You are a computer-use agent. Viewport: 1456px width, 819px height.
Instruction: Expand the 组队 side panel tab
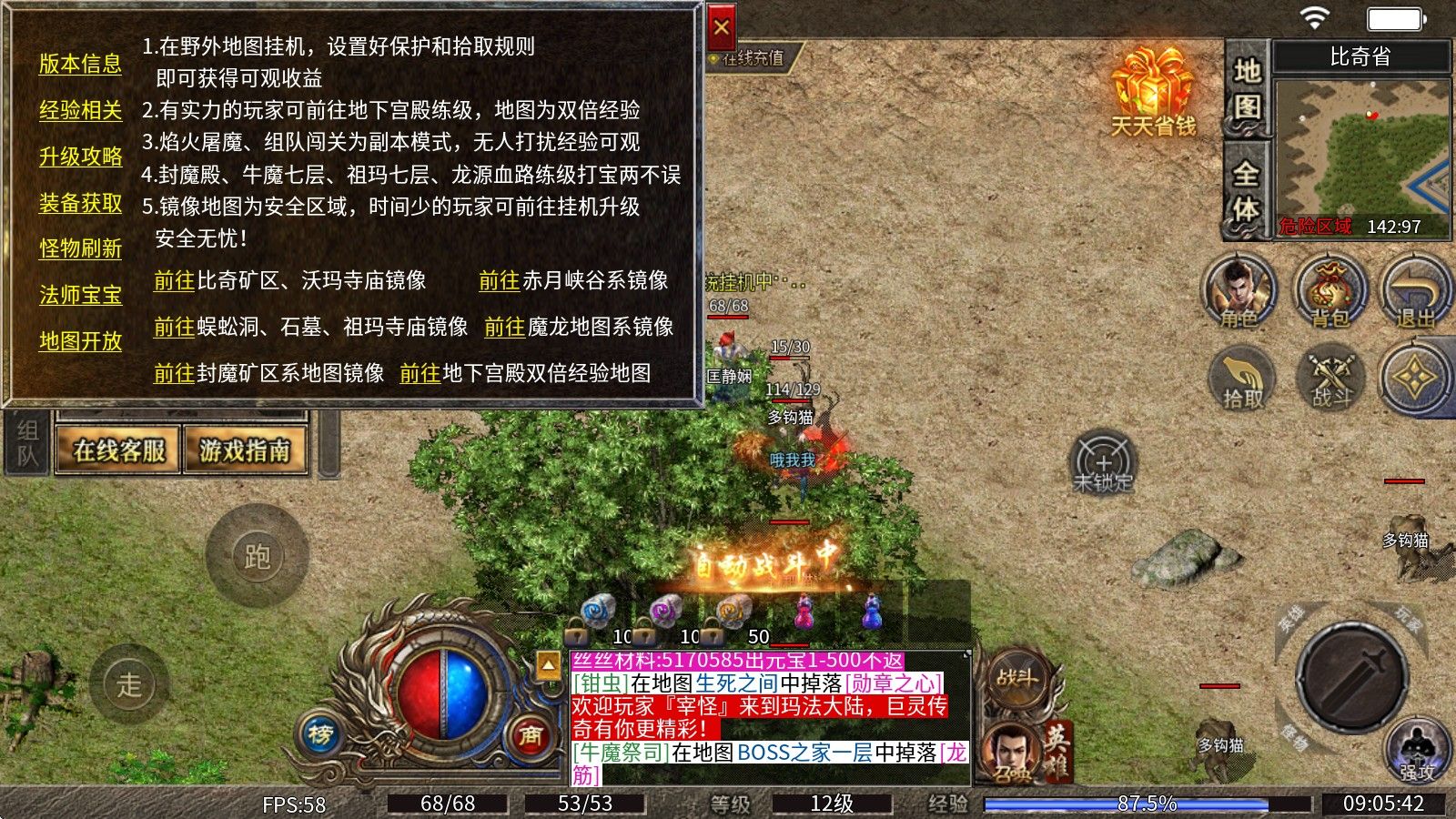click(x=25, y=444)
